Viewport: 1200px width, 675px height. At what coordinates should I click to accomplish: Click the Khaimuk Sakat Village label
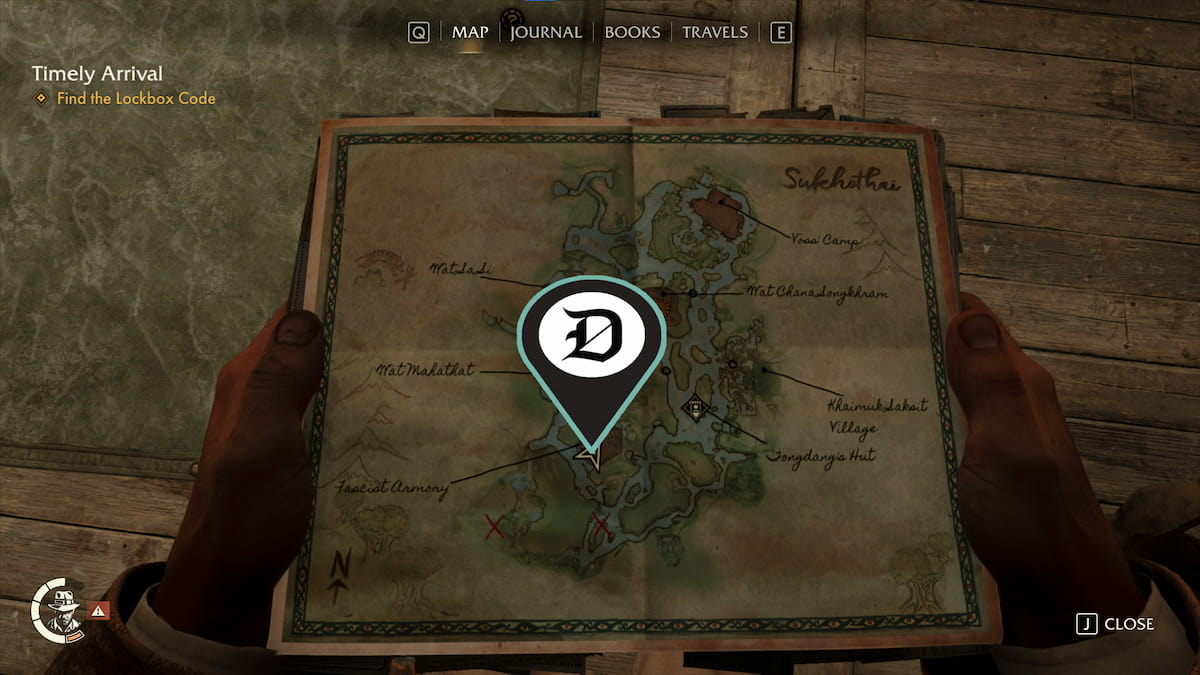click(x=864, y=416)
